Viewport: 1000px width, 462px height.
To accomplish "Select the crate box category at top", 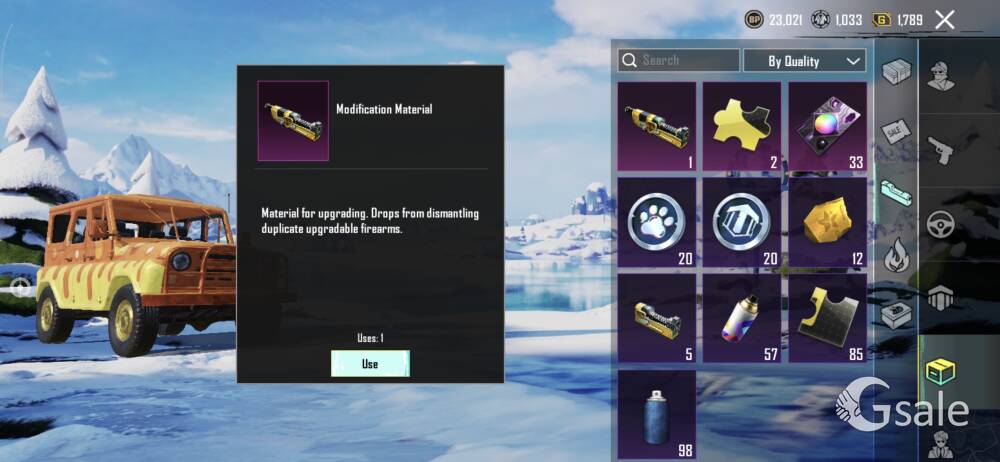I will (896, 72).
